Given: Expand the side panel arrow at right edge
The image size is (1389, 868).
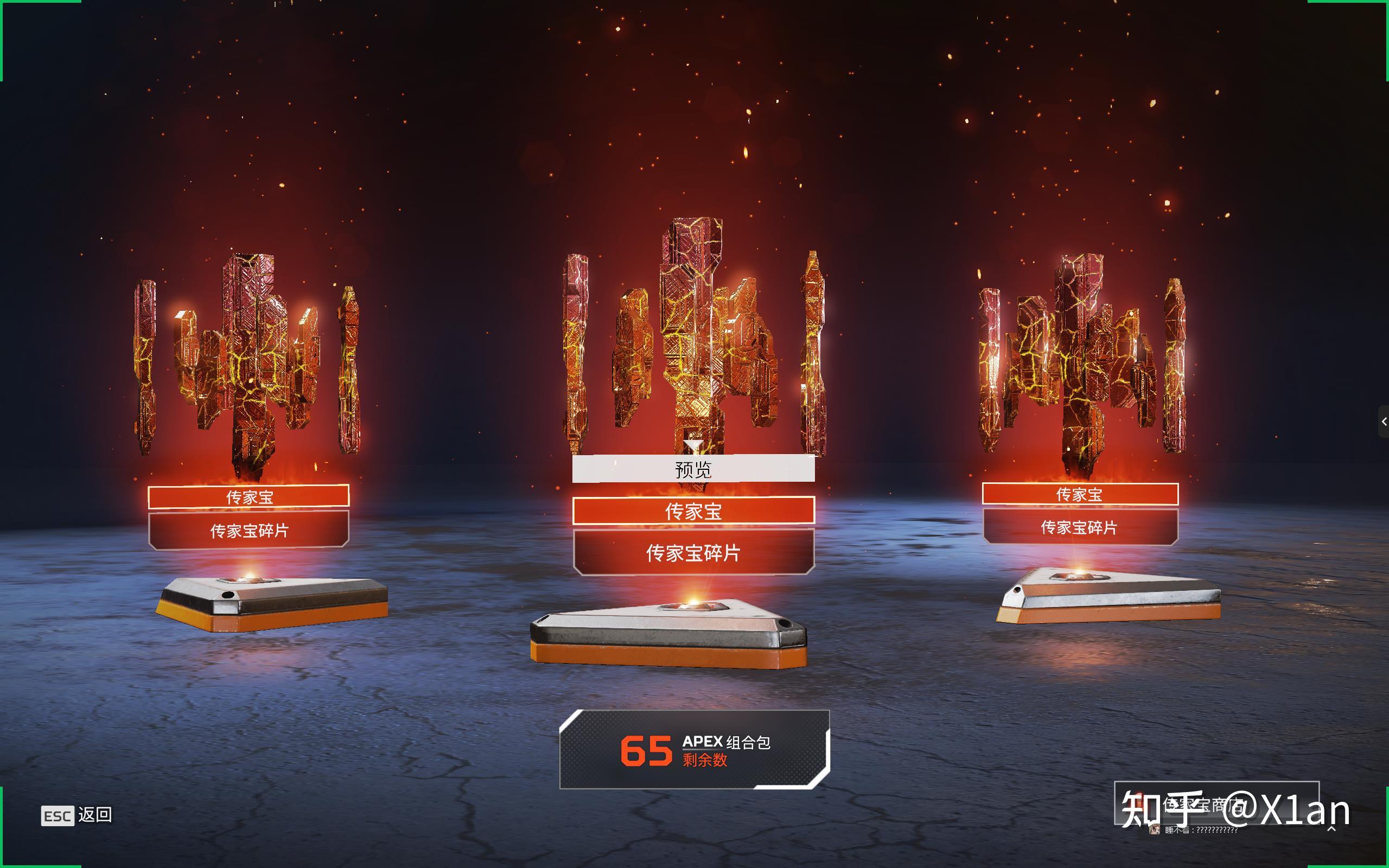Looking at the screenshot, I should (1383, 422).
